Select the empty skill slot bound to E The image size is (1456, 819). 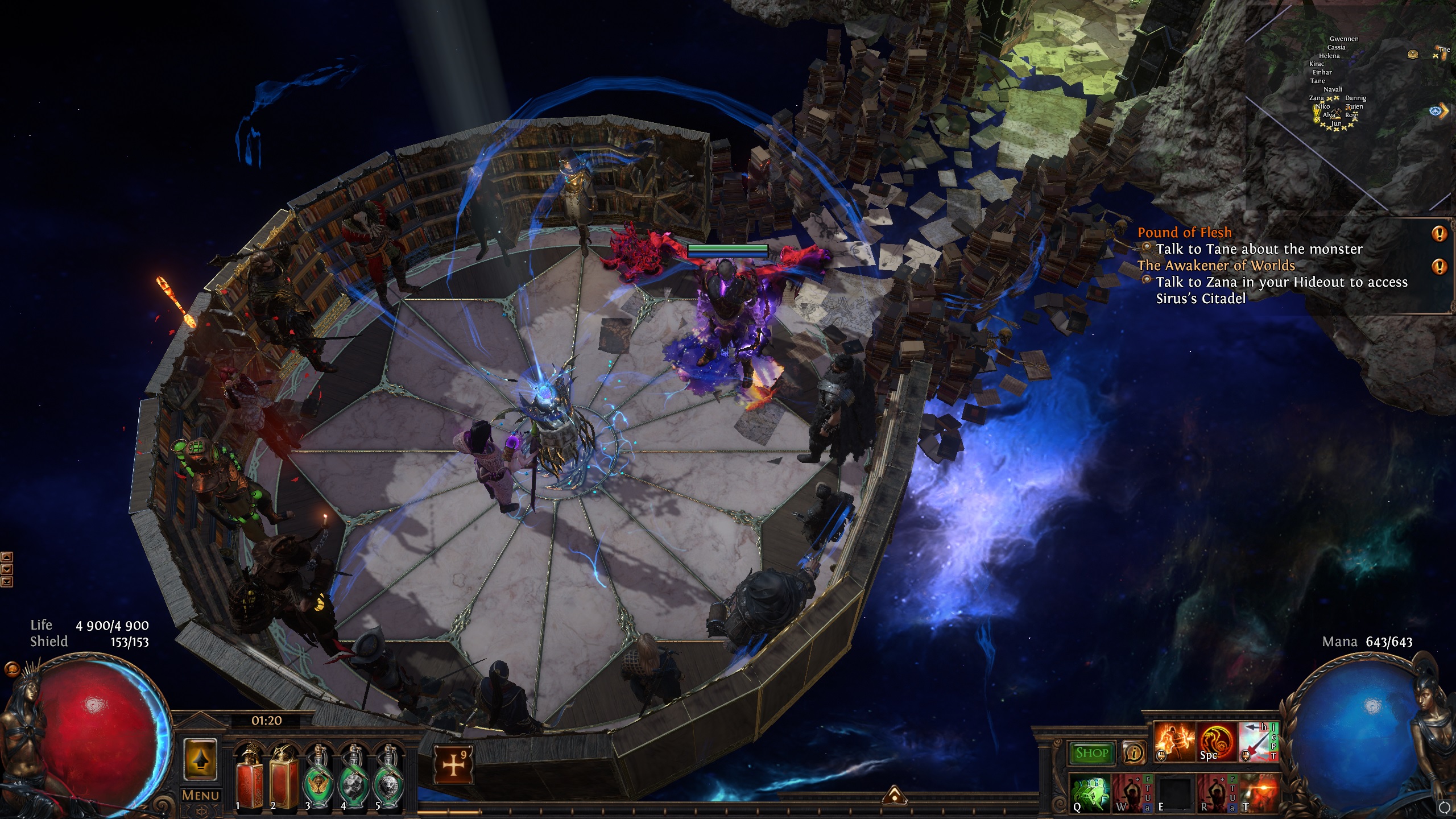click(x=1174, y=793)
